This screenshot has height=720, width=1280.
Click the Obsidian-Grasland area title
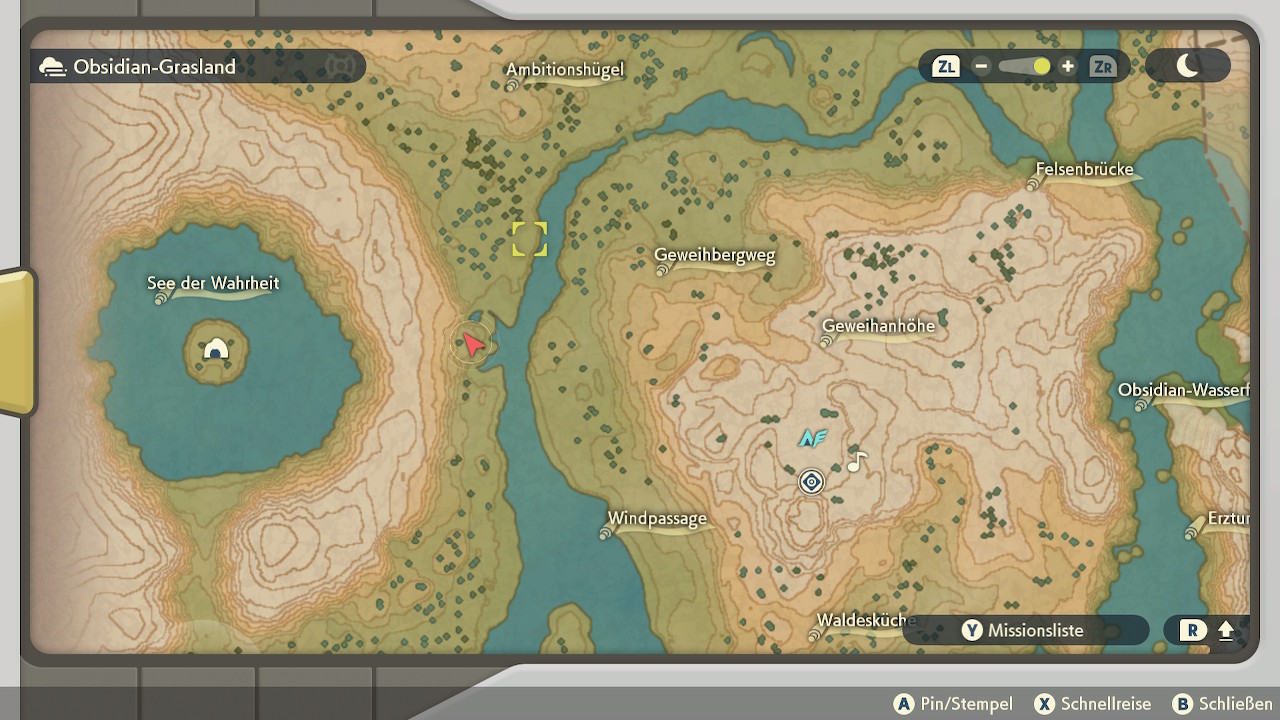pyautogui.click(x=154, y=67)
